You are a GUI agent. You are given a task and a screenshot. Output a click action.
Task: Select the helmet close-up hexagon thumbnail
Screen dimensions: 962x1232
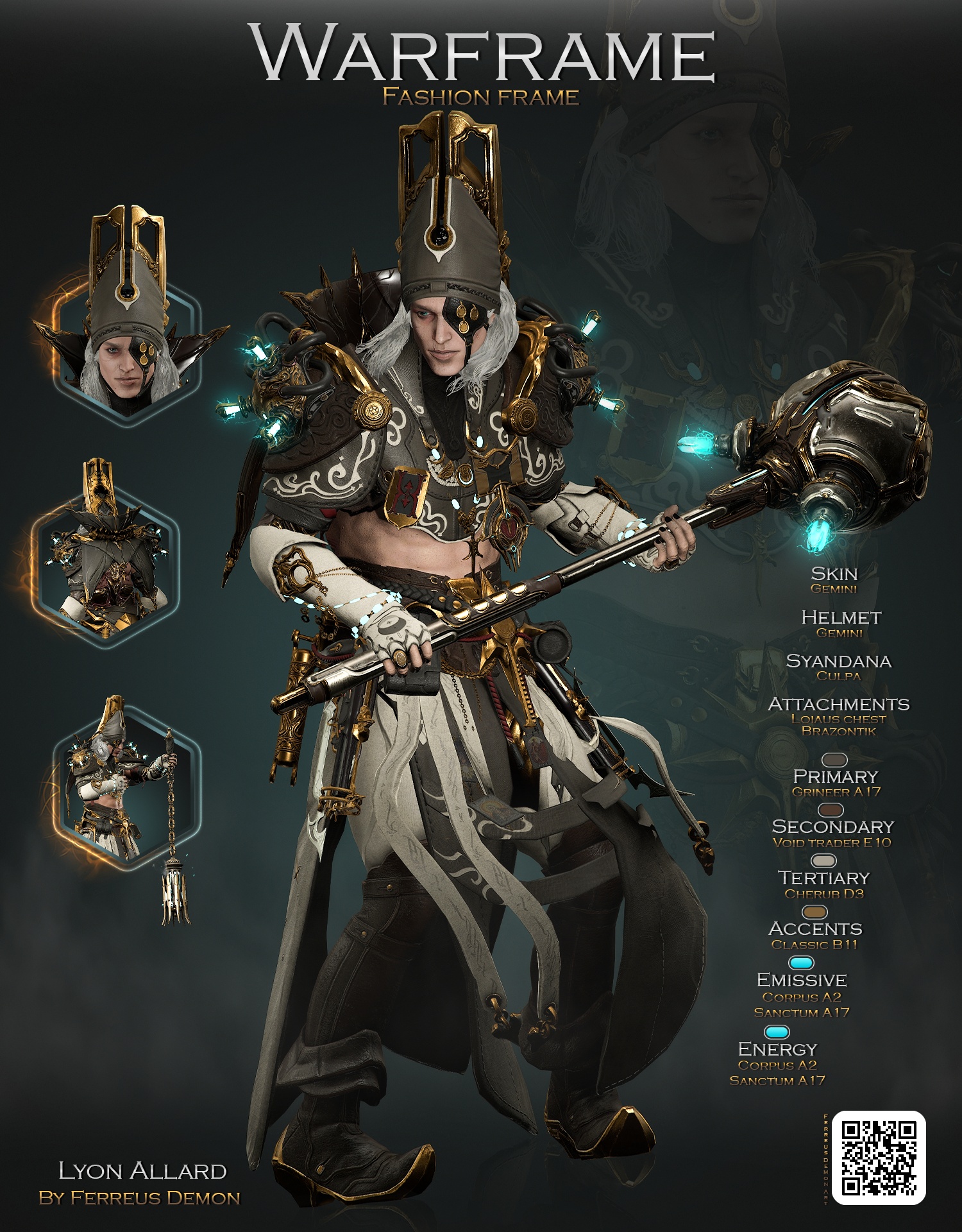click(x=128, y=350)
